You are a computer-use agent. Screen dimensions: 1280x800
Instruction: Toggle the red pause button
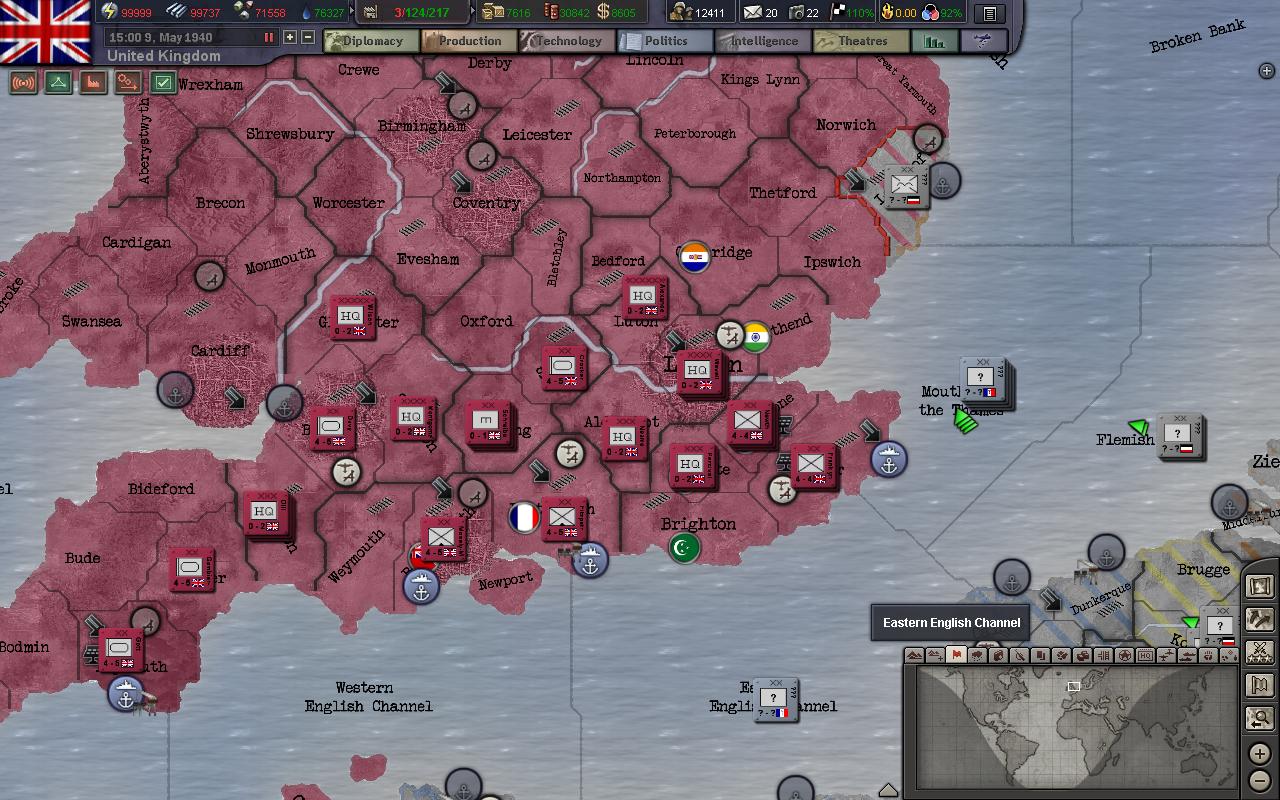268,37
